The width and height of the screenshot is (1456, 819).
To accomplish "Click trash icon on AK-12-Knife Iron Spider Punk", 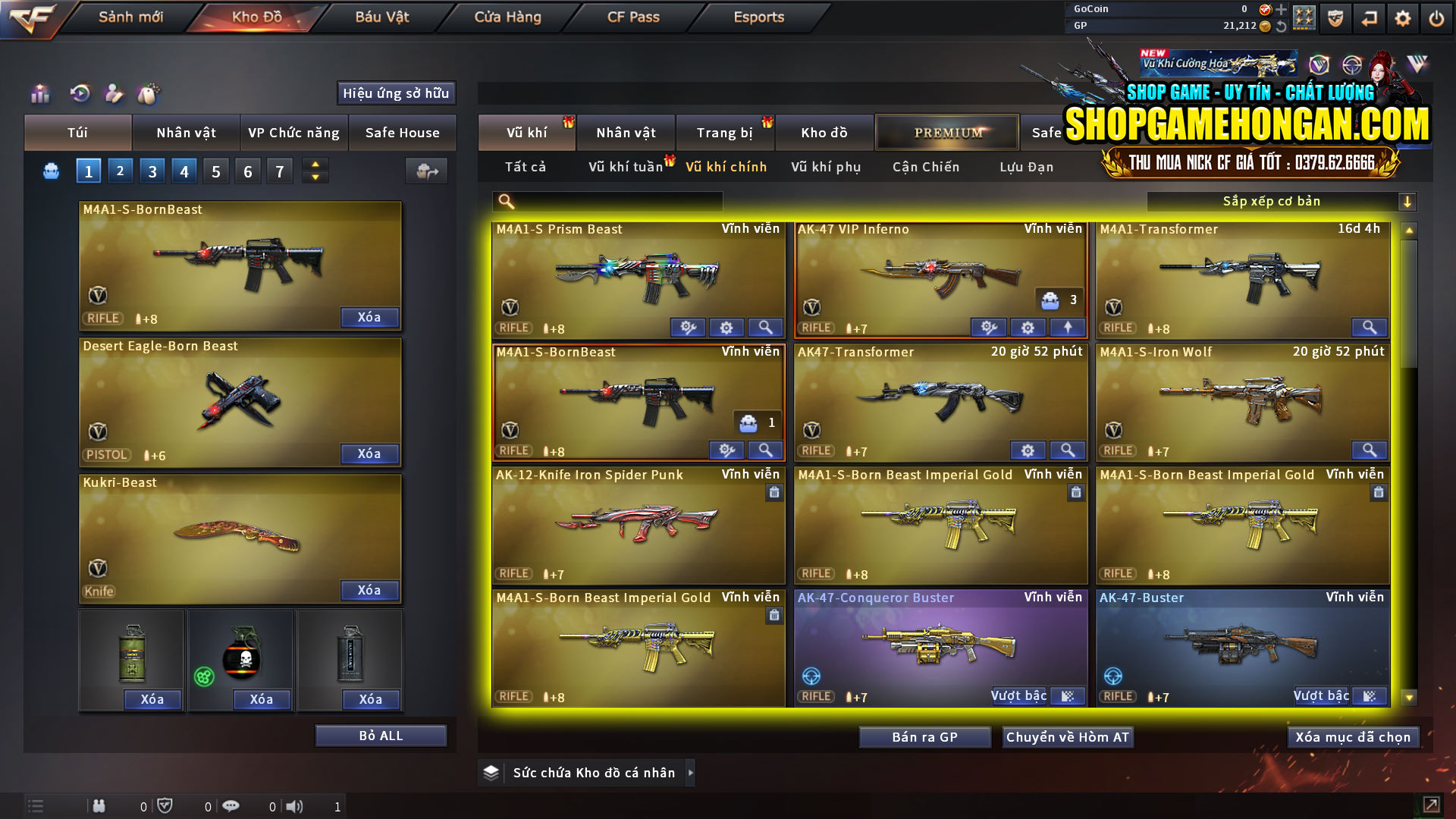I will point(774,493).
